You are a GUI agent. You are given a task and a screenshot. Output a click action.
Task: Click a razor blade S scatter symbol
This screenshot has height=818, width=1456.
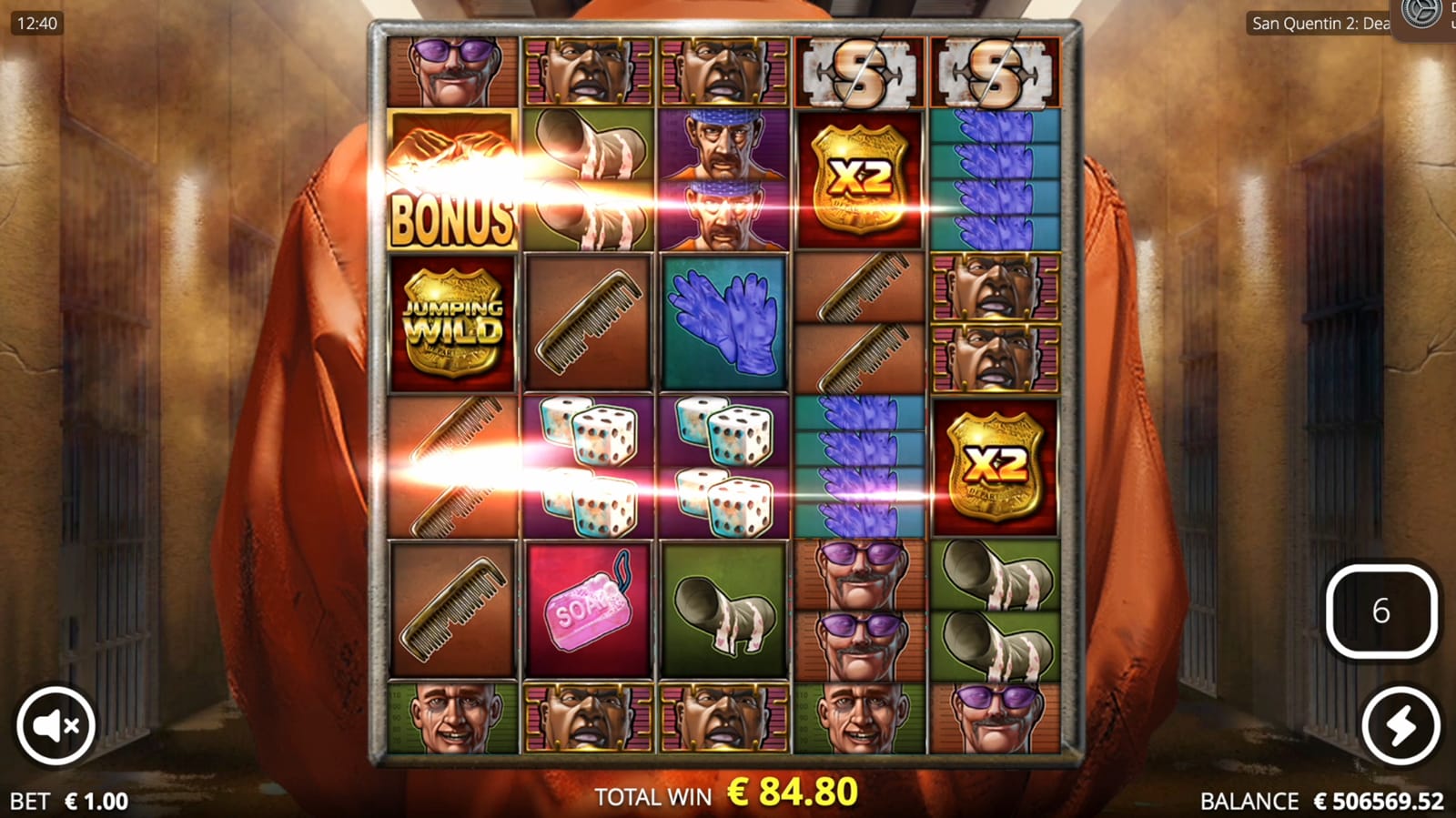click(x=861, y=71)
